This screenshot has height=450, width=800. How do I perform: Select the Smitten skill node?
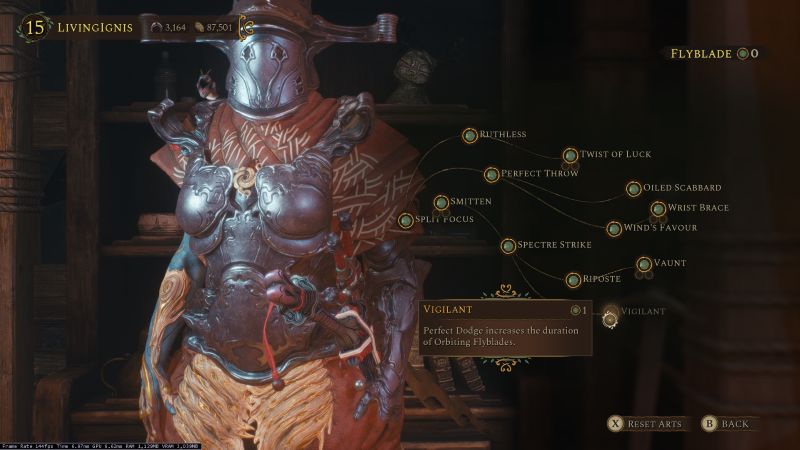coord(441,203)
